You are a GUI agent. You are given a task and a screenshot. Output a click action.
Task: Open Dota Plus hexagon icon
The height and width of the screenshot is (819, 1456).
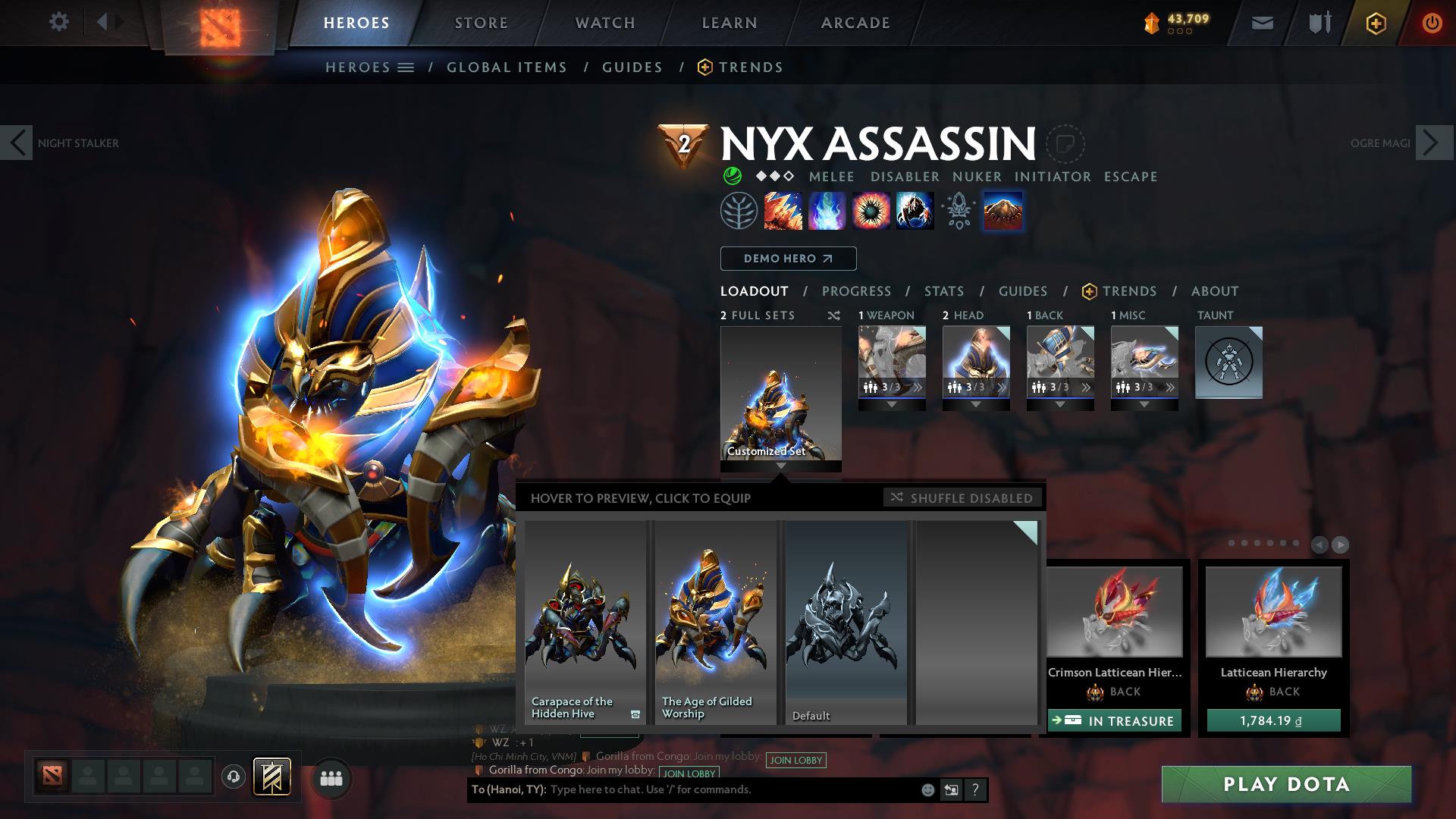pos(1376,22)
